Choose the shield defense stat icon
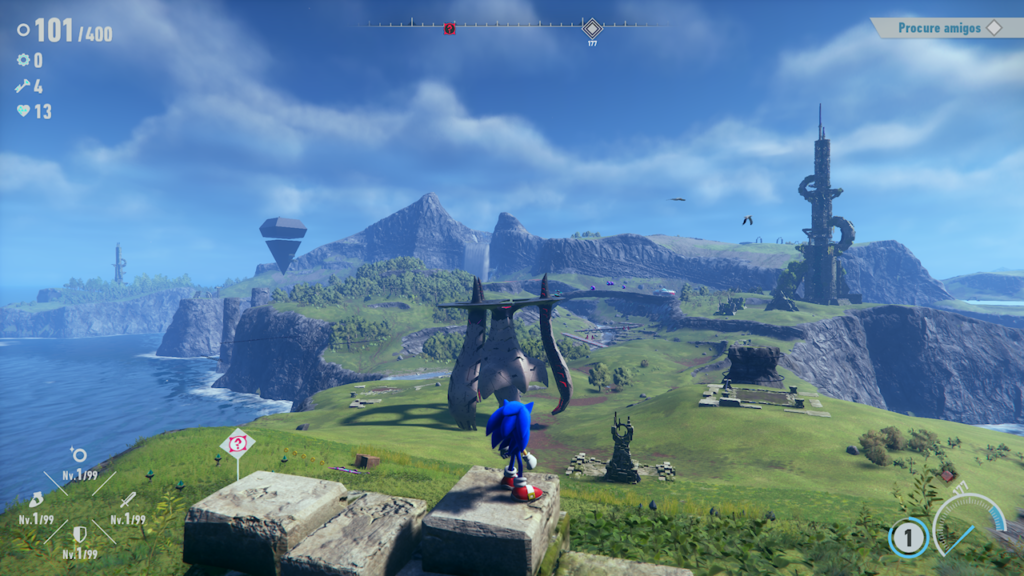This screenshot has width=1024, height=576. (79, 534)
